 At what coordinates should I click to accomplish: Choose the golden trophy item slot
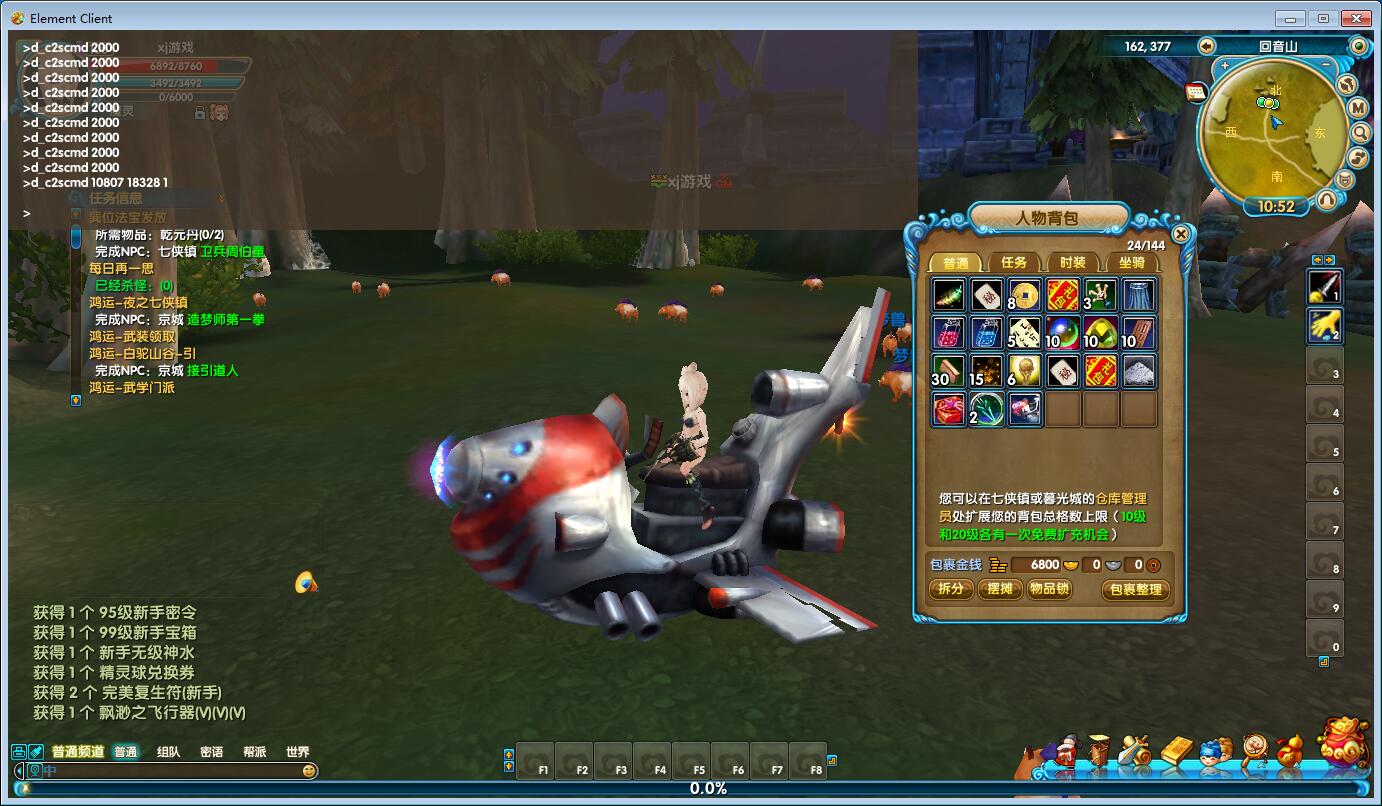point(1024,371)
